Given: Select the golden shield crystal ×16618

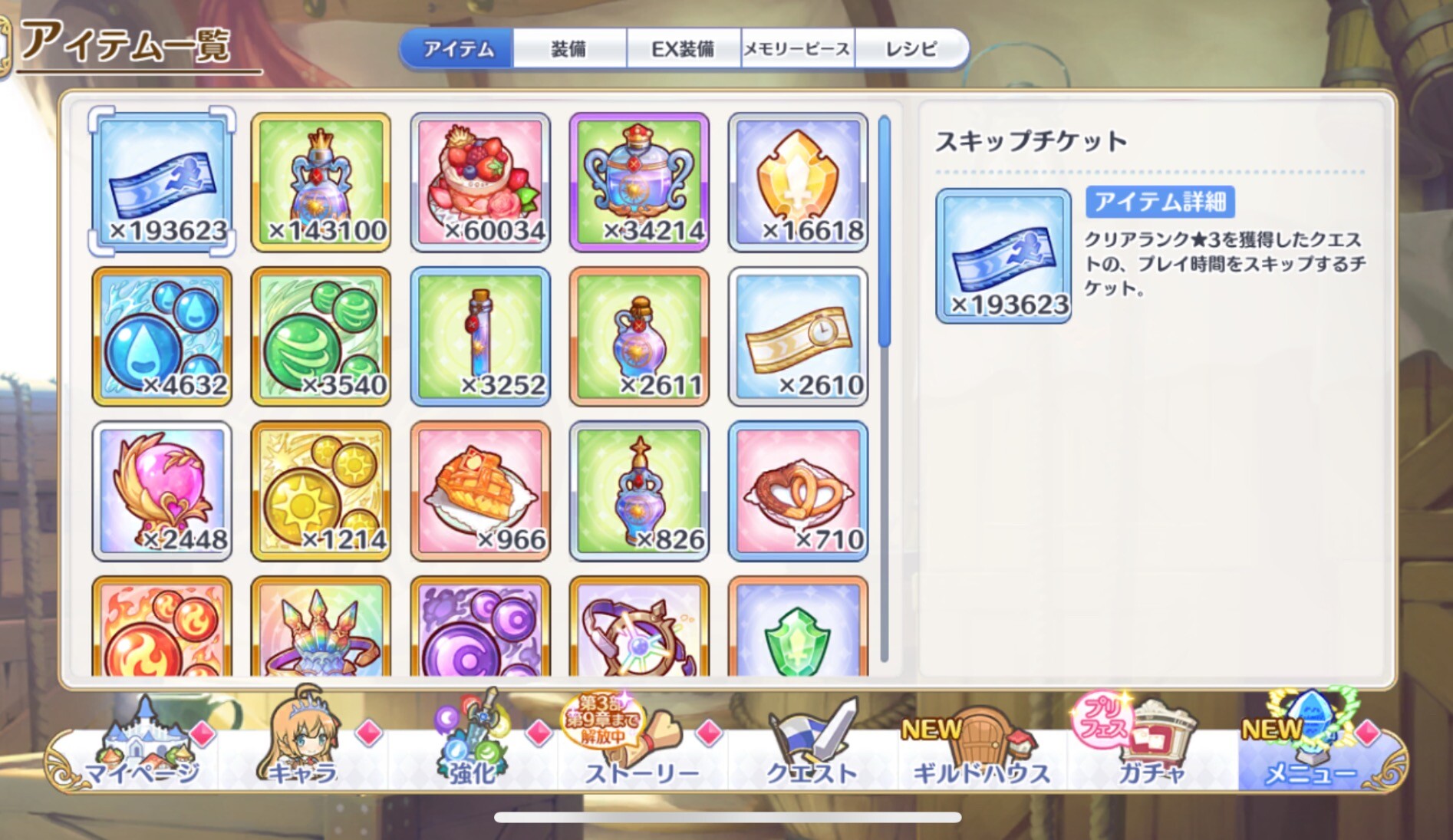Looking at the screenshot, I should 798,183.
